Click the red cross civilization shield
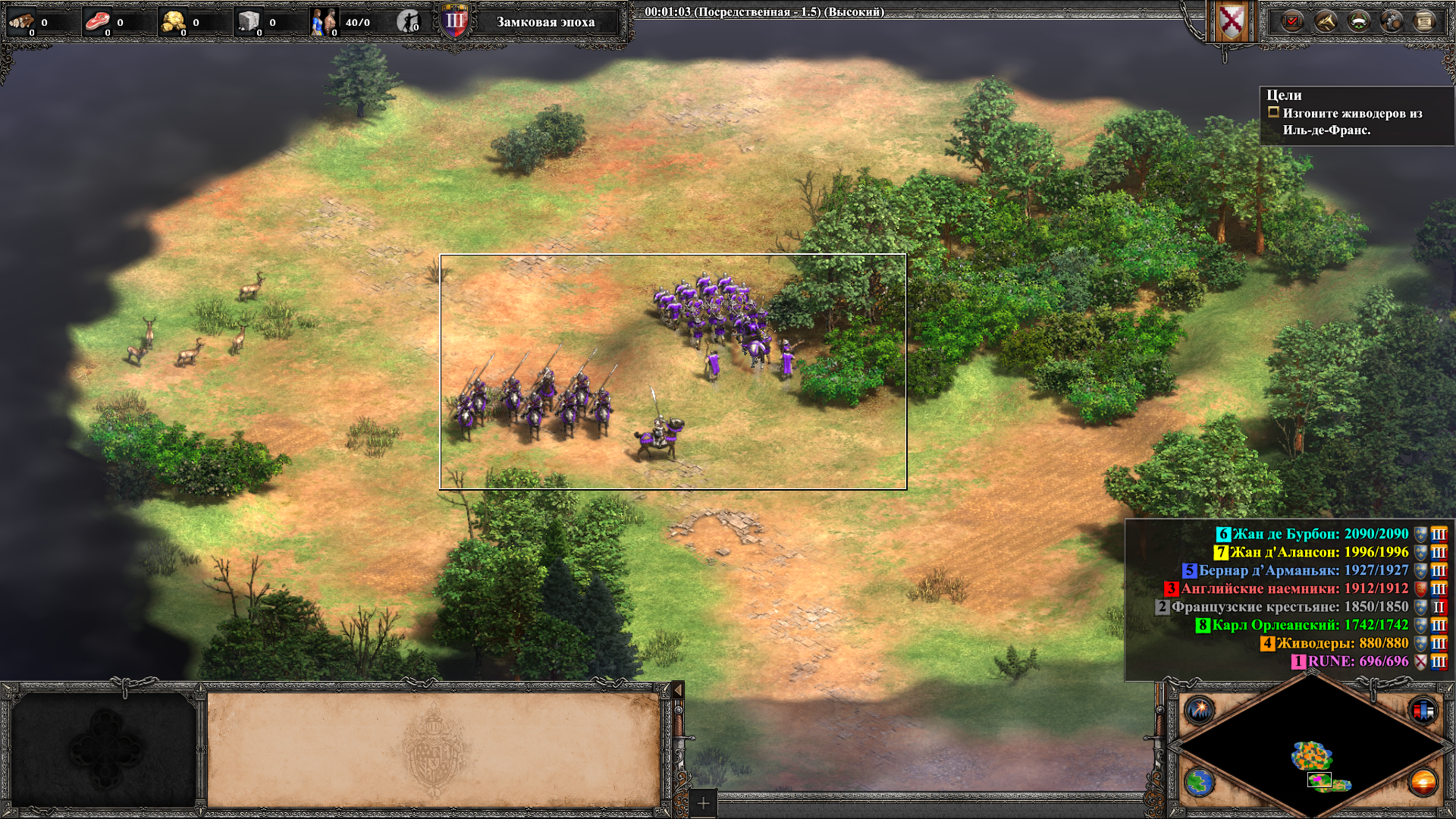Screen dimensions: 1456x819 point(1232,21)
